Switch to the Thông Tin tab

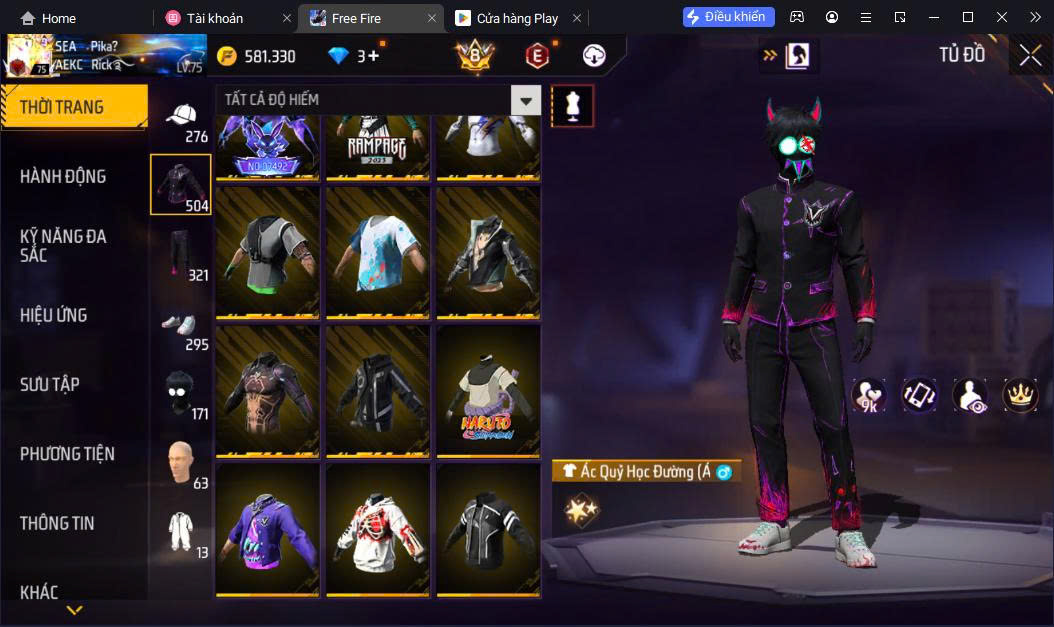57,523
